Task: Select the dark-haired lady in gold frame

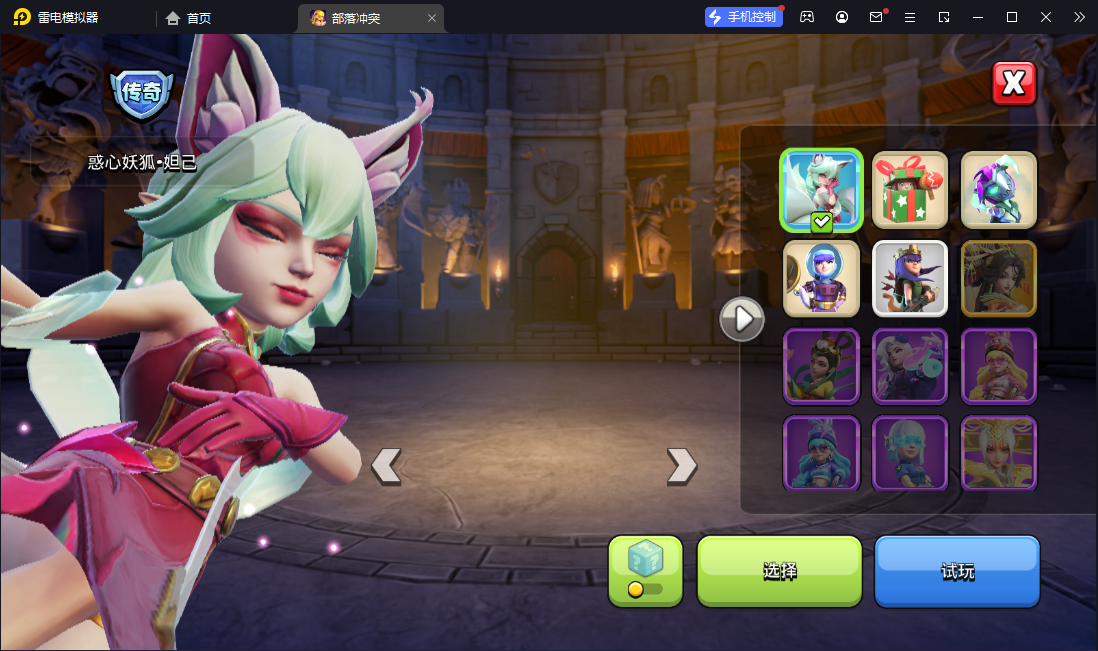Action: coord(999,278)
